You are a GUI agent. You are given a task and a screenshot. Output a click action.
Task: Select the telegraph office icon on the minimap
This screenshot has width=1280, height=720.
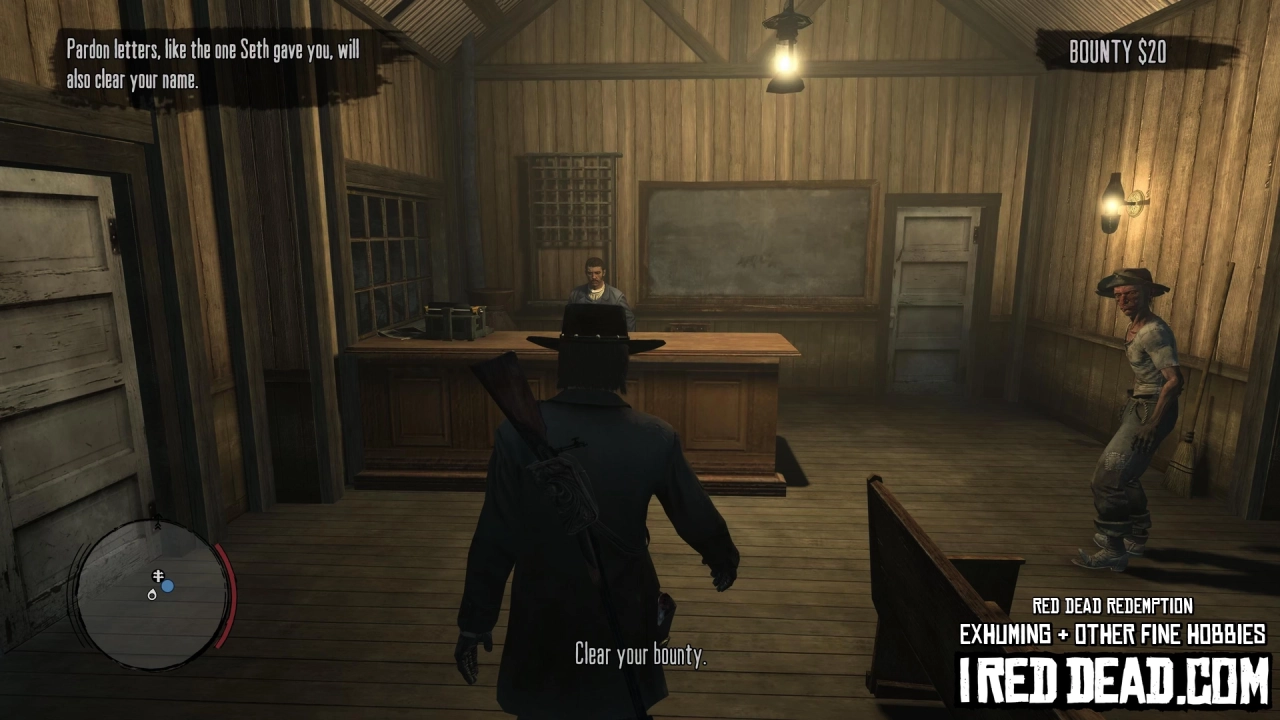coord(158,576)
